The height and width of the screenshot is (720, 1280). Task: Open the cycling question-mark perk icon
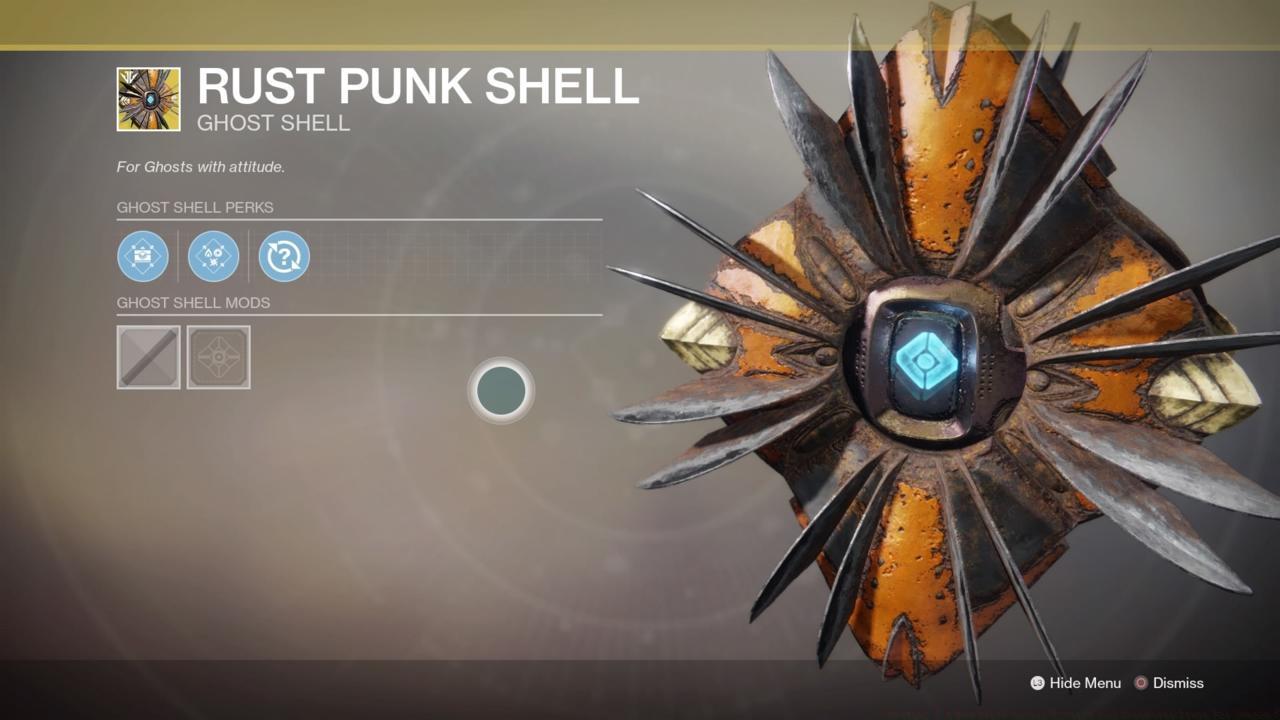click(x=283, y=256)
